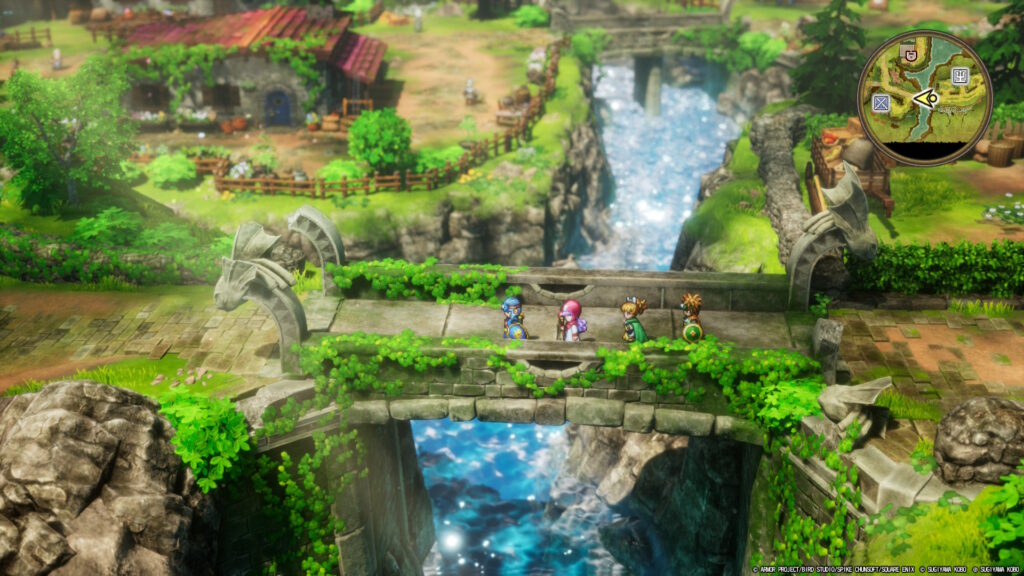Screen dimensions: 1024x576
Task: Open the circular minimap
Action: click(925, 97)
